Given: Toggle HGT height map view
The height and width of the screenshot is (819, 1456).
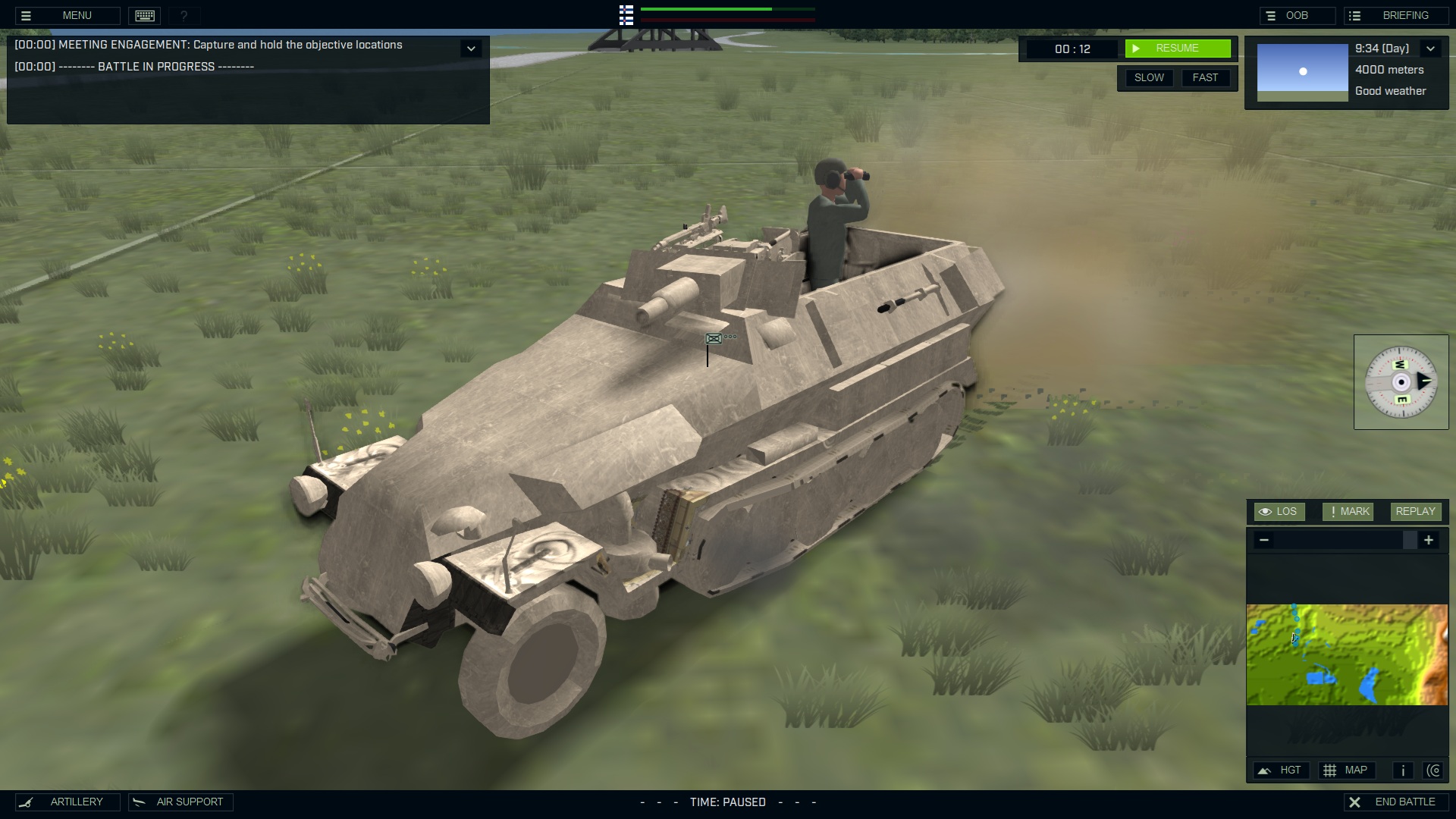Looking at the screenshot, I should 1282,770.
